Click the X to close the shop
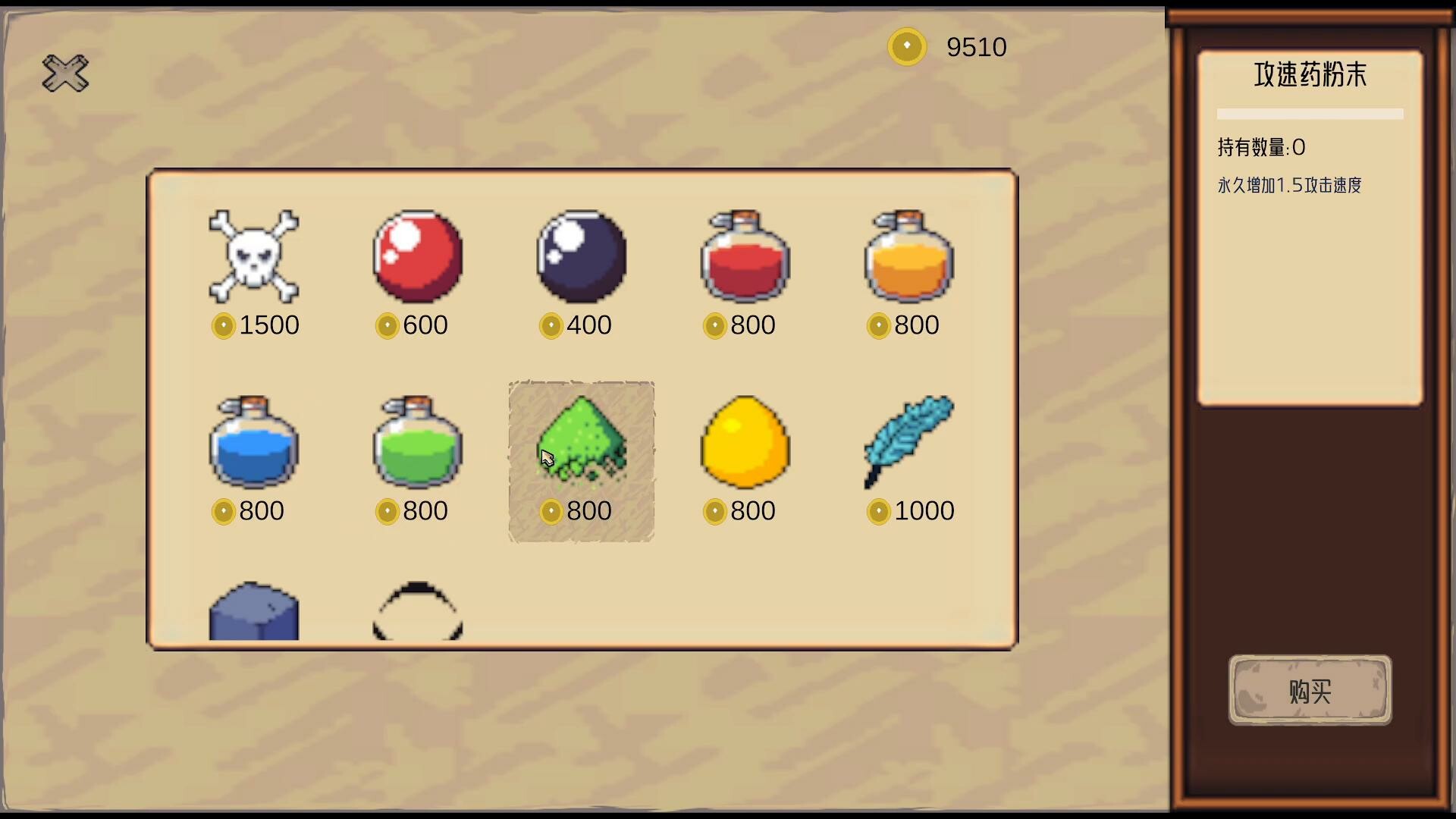This screenshot has width=1456, height=819. (64, 73)
